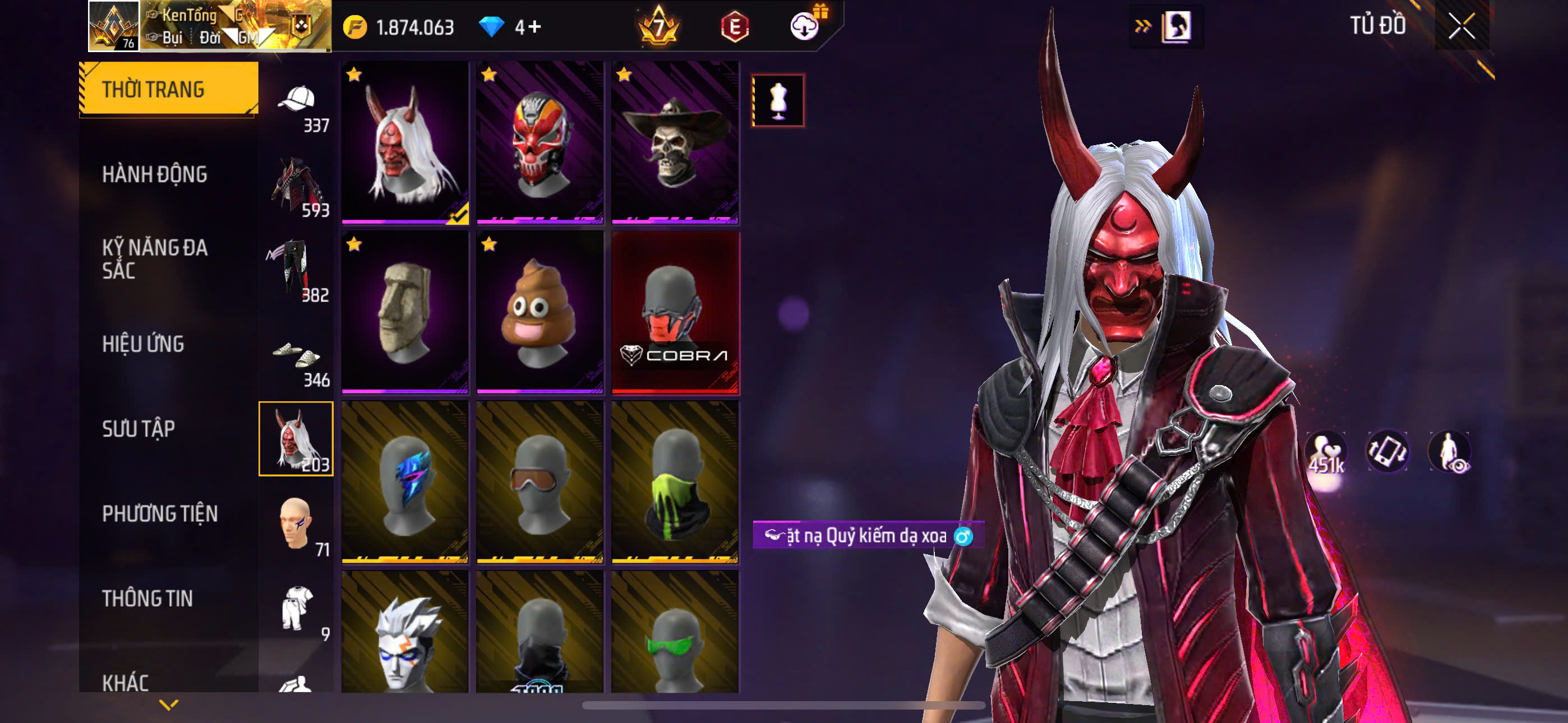Close the wardrobe screen
The width and height of the screenshot is (1568, 723).
[x=1461, y=26]
